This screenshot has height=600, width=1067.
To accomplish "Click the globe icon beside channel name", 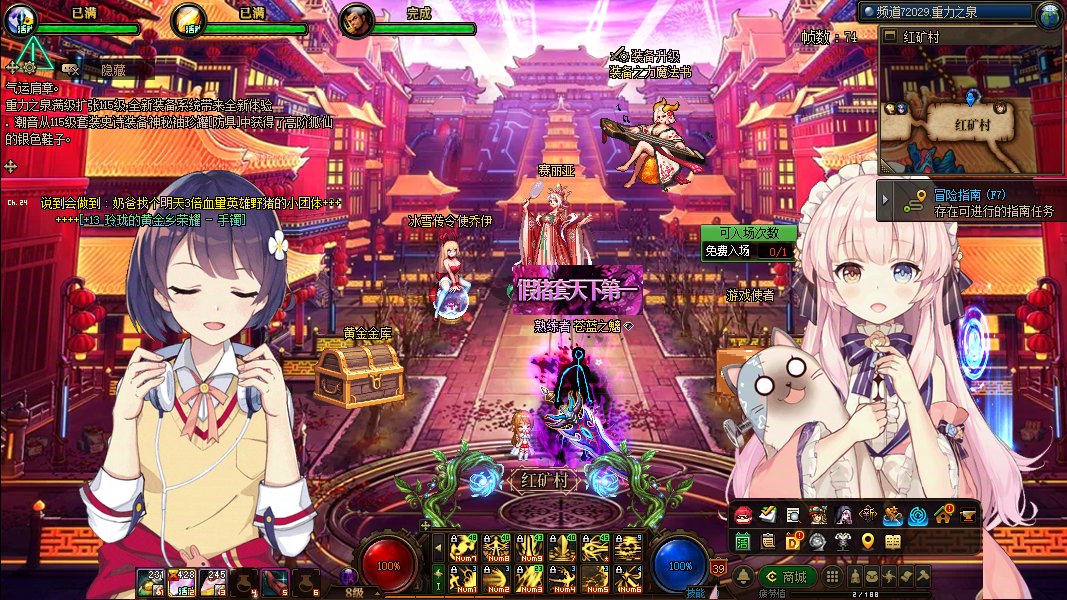I will (1049, 13).
